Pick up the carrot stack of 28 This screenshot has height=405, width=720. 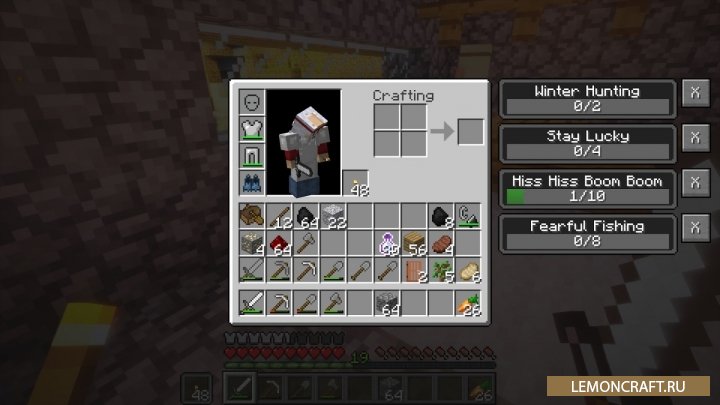point(468,303)
